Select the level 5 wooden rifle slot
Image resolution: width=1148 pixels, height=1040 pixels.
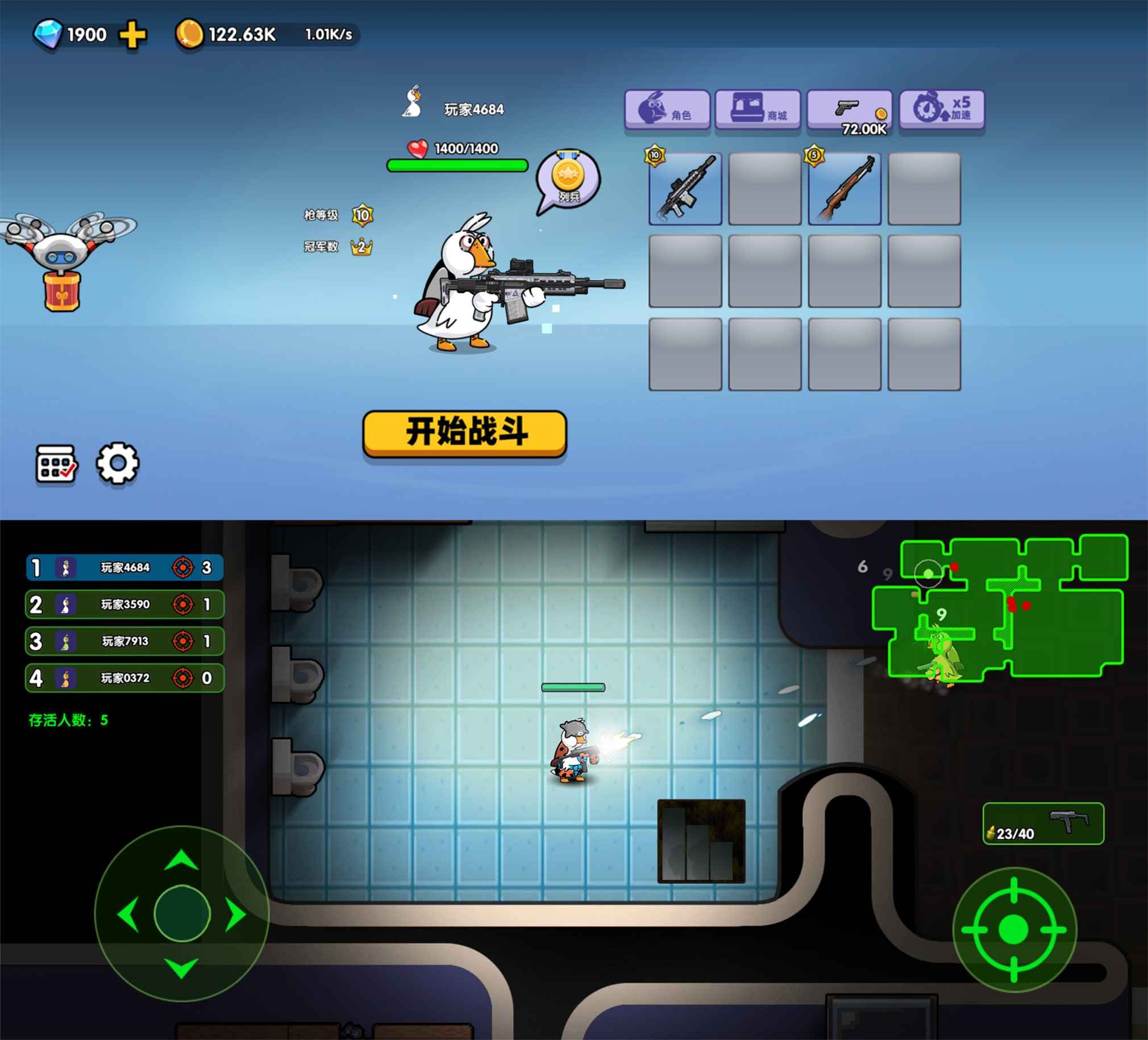[844, 189]
